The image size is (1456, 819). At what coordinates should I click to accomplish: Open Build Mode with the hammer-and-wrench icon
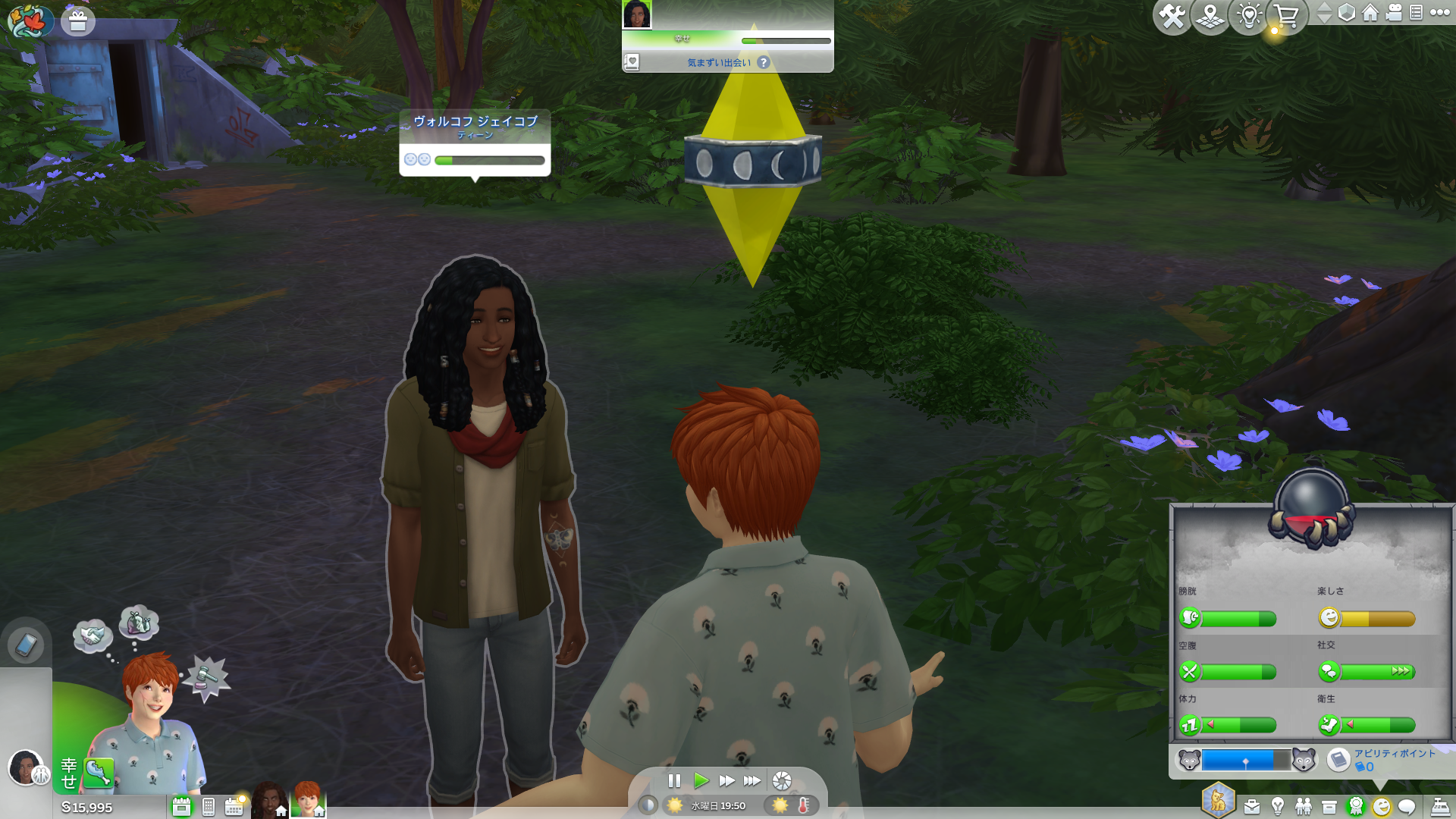(1172, 17)
